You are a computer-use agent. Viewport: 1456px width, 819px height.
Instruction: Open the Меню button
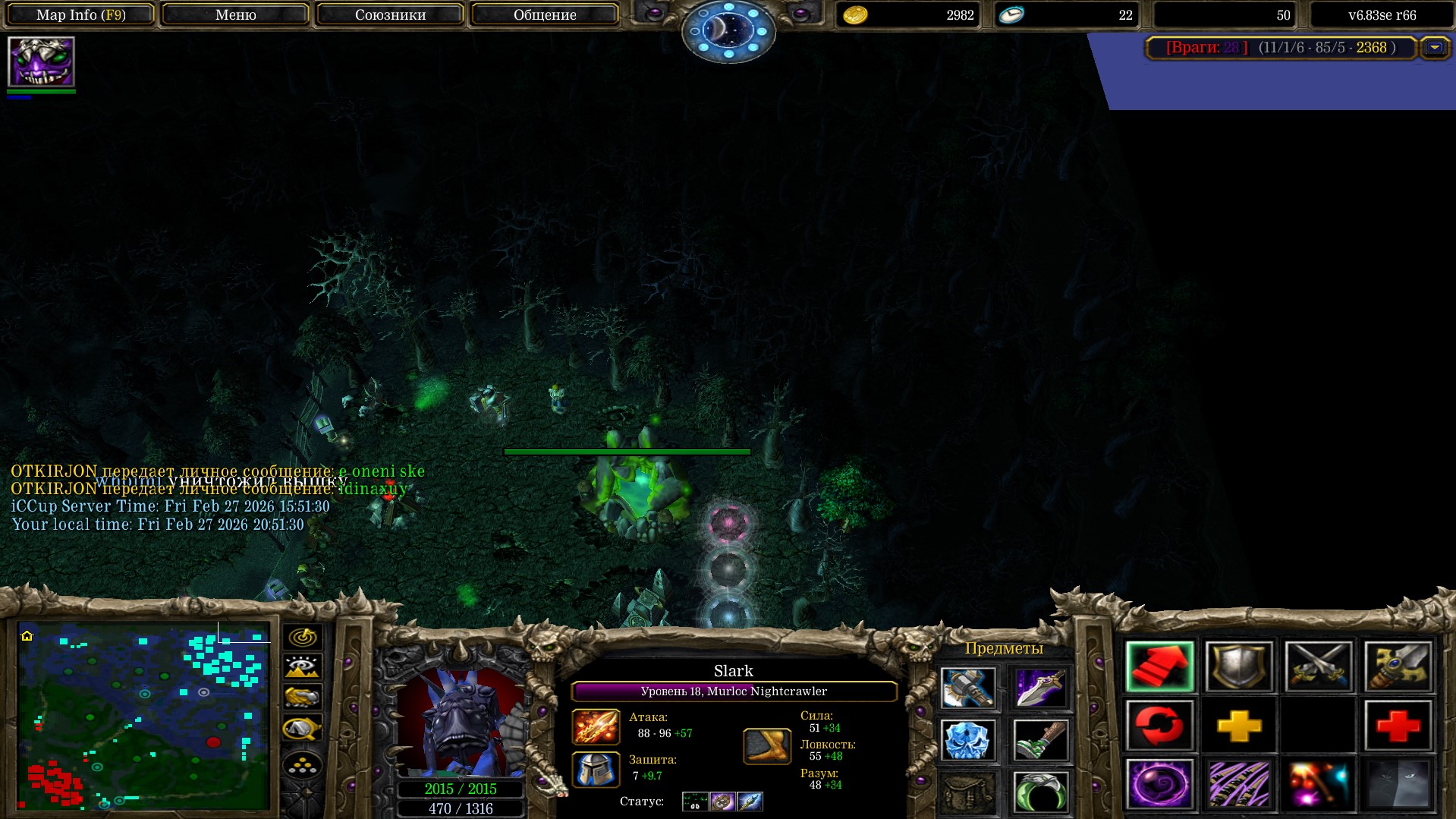pyautogui.click(x=235, y=14)
